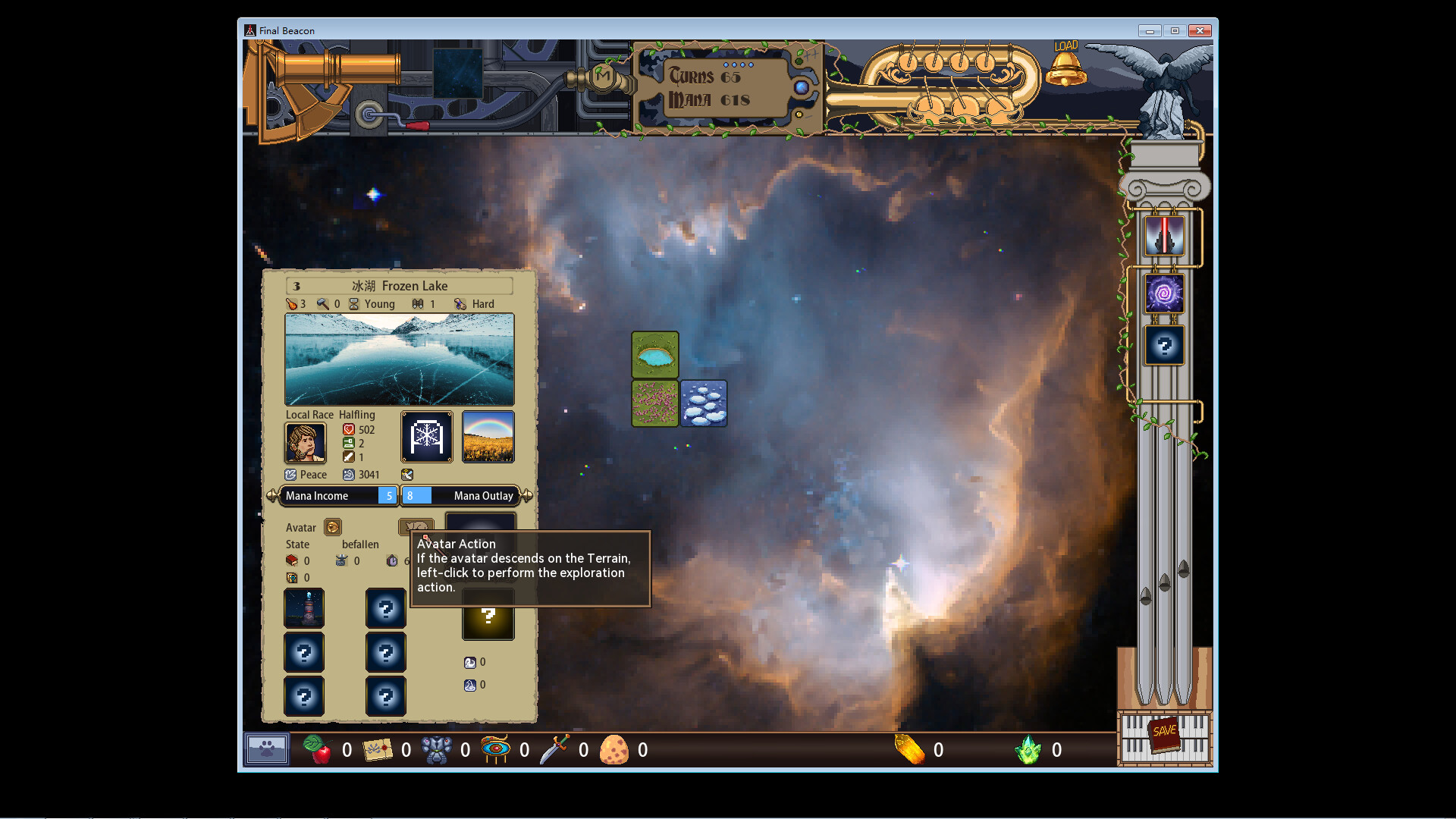Toggle the paw tracking button at bottom left
The image size is (1456, 819).
coord(265,749)
